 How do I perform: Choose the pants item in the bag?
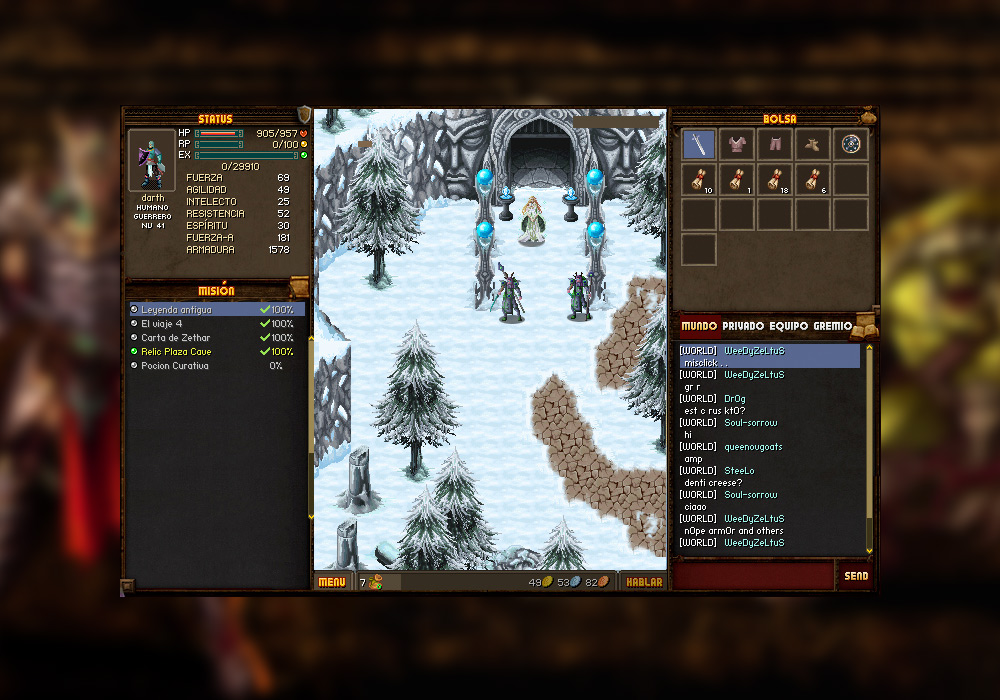[775, 145]
